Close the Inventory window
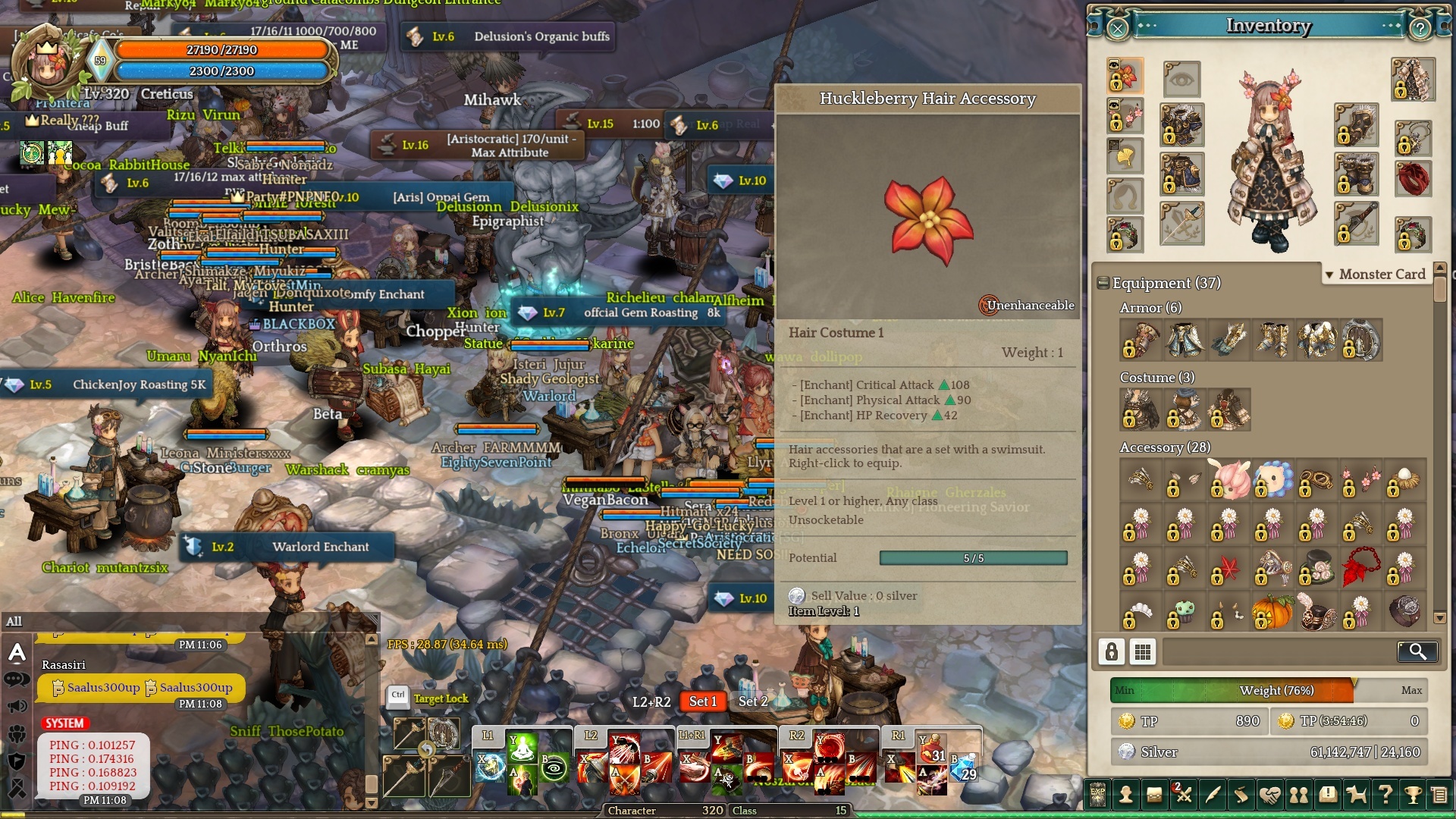This screenshot has width=1456, height=819. pyautogui.click(x=1118, y=29)
